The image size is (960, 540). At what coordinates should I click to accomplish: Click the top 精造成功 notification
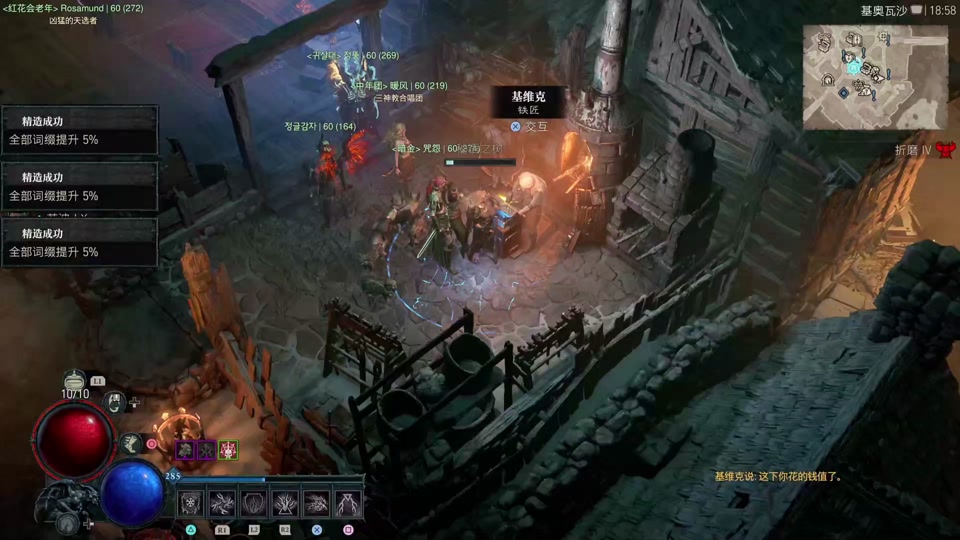[80, 130]
